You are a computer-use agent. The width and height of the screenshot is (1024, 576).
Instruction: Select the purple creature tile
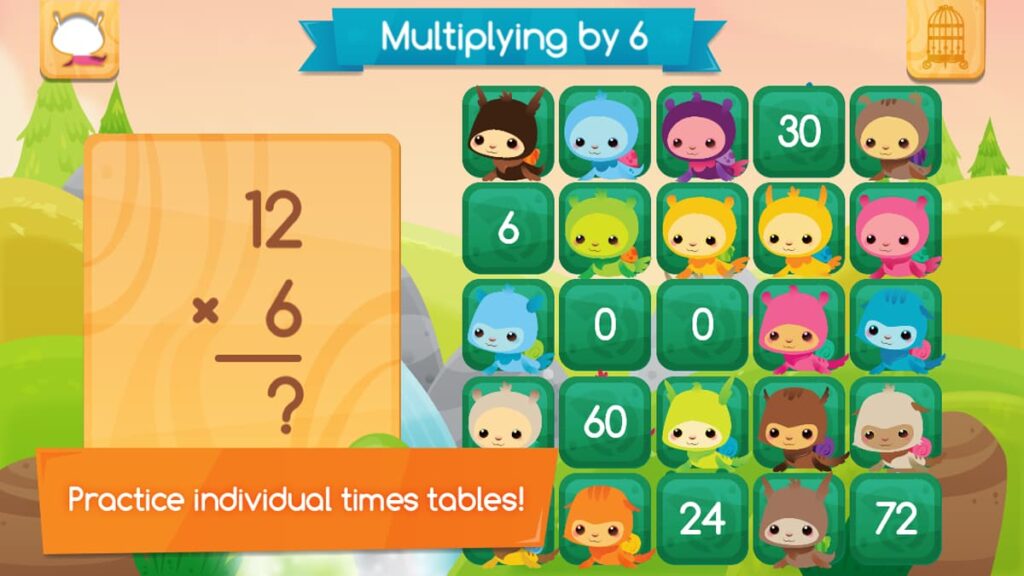point(702,132)
